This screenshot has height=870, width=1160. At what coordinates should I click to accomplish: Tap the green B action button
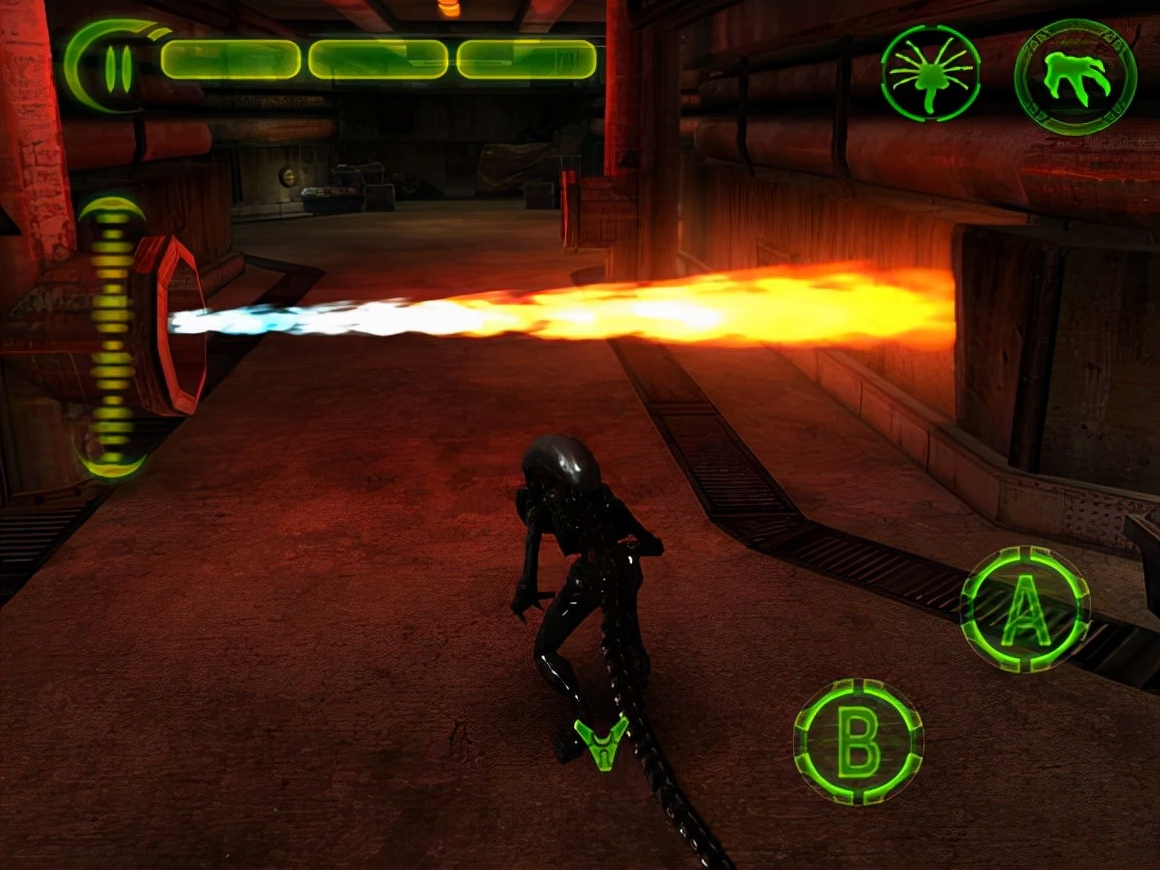point(858,741)
